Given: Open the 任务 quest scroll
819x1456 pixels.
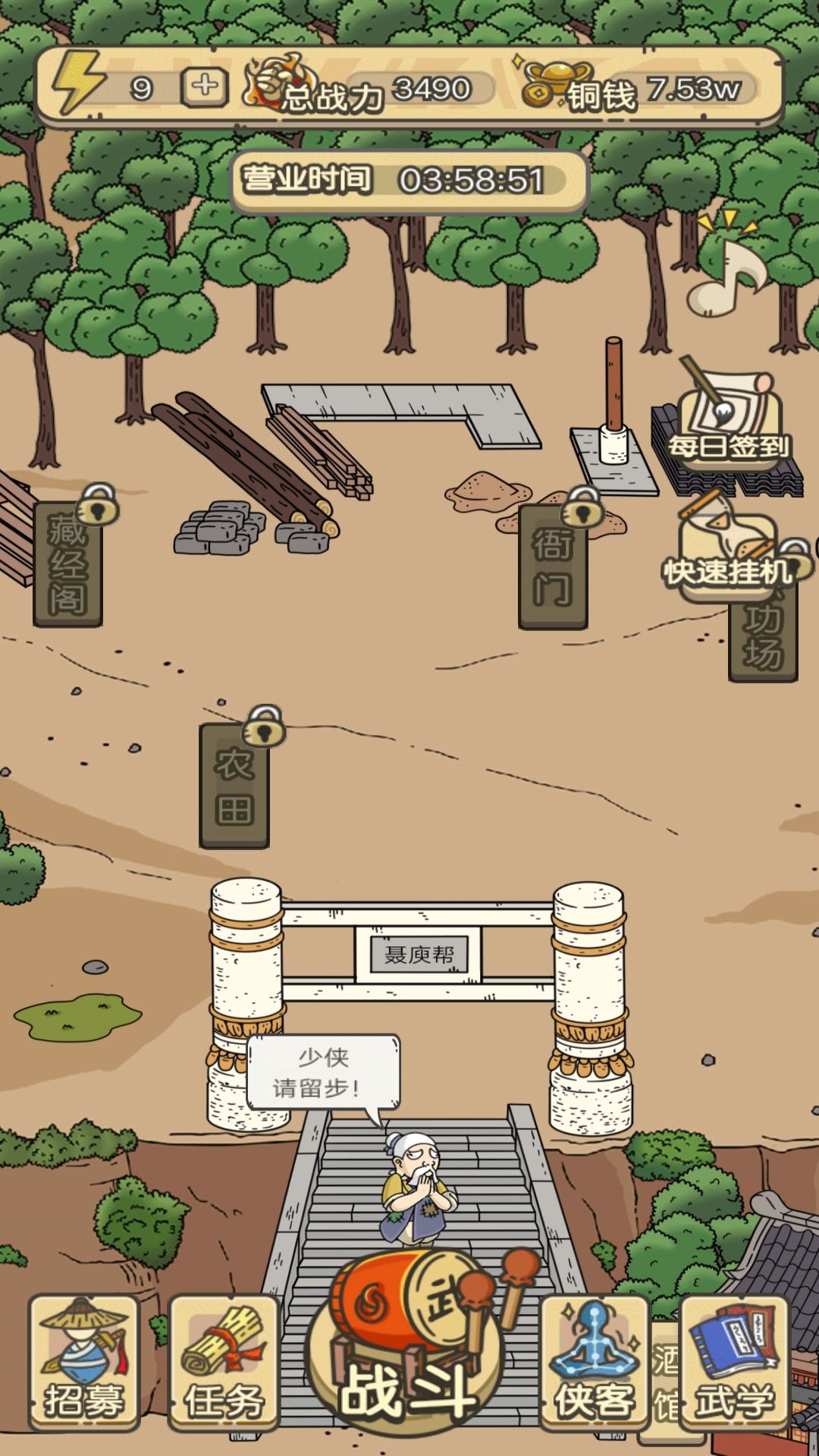Looking at the screenshot, I should coord(224,1362).
